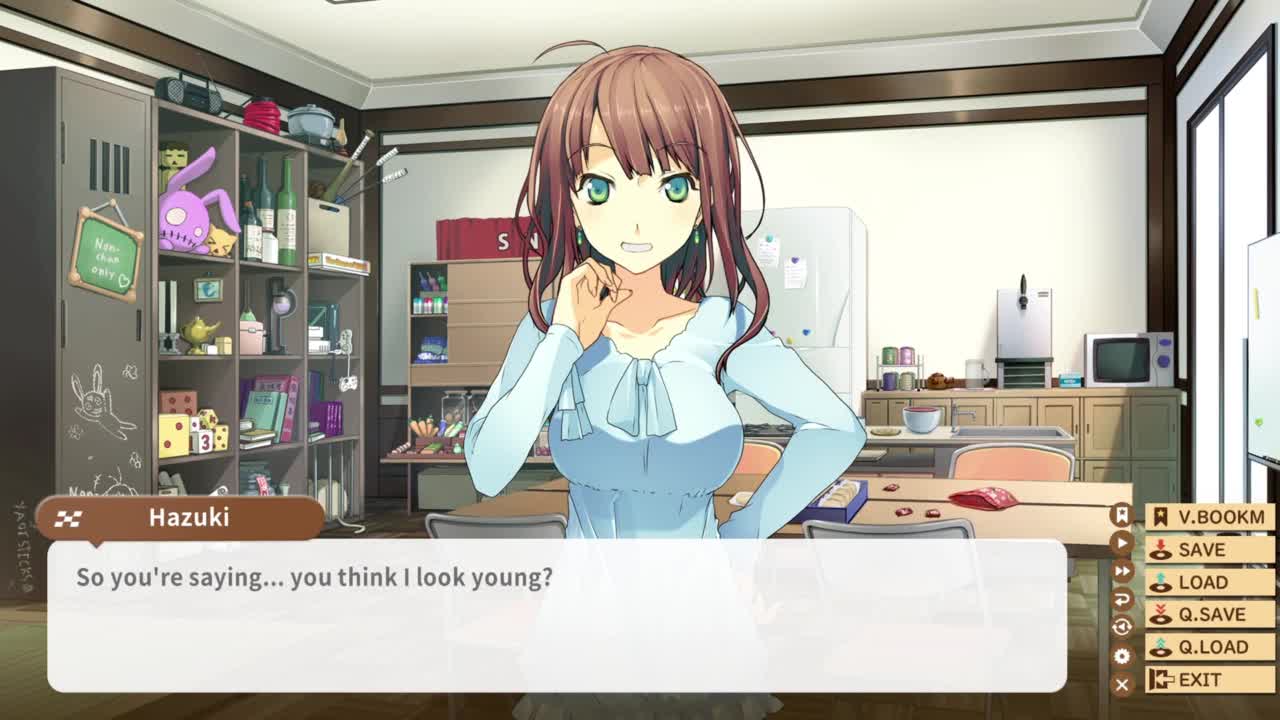Activate the fast-forward skip icon
The height and width of the screenshot is (720, 1280).
pyautogui.click(x=1122, y=571)
